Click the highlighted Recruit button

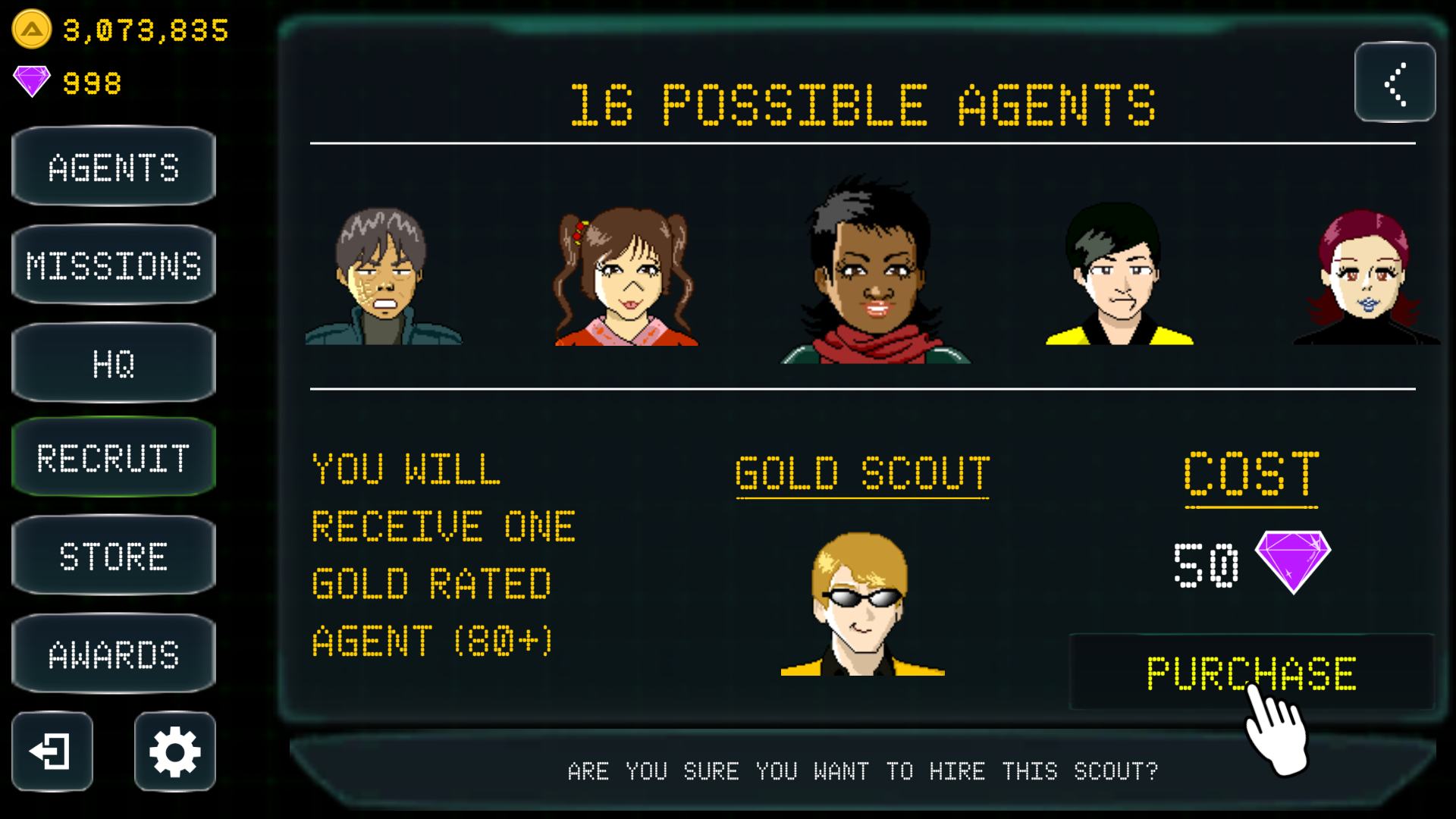point(113,458)
